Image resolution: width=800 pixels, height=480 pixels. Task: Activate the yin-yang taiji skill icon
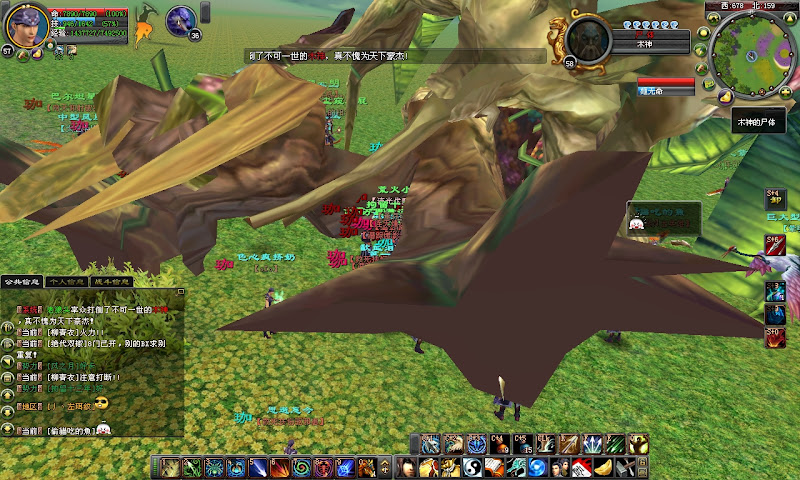click(473, 467)
